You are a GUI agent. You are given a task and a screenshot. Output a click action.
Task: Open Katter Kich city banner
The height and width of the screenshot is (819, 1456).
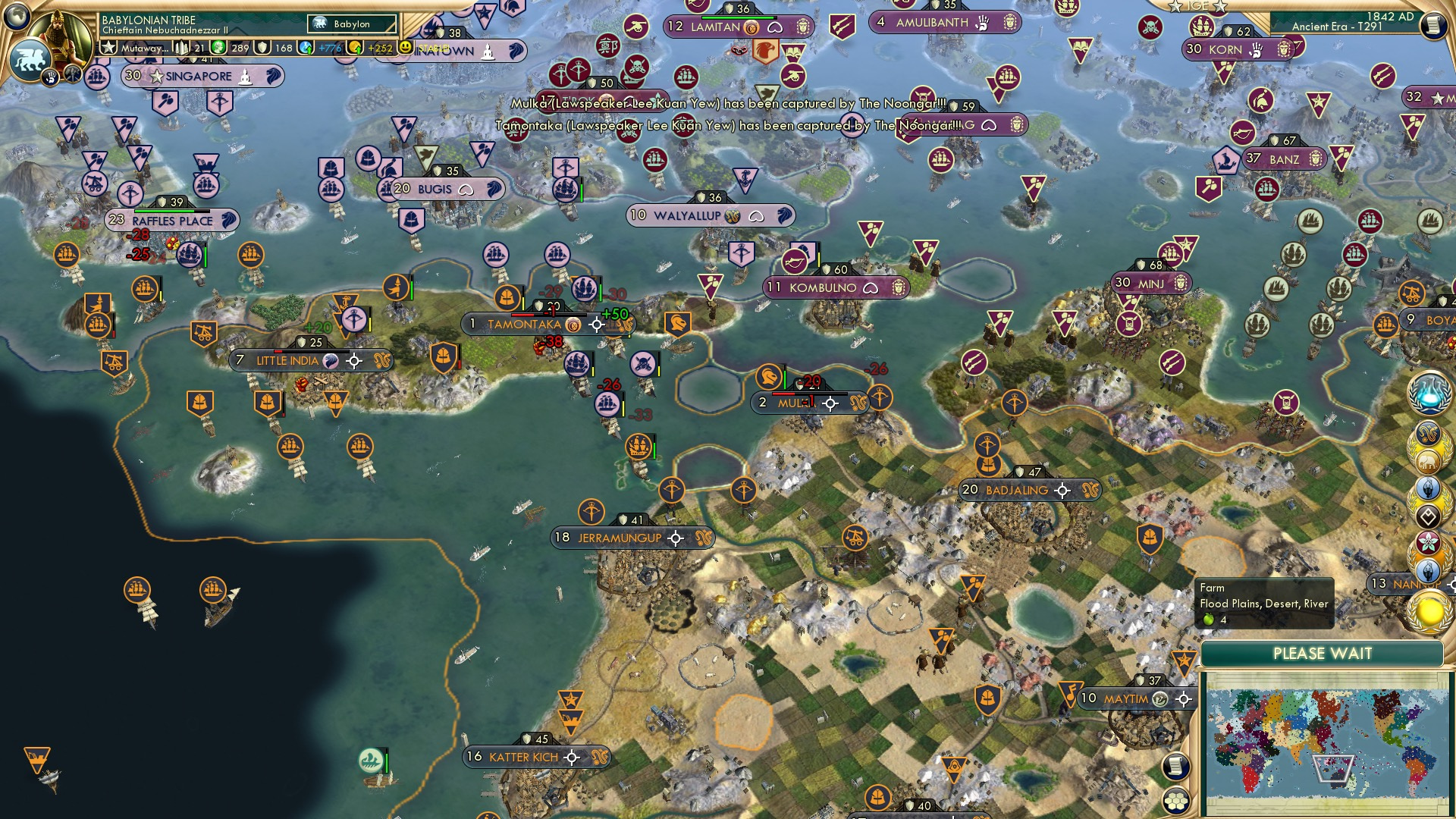tap(523, 757)
